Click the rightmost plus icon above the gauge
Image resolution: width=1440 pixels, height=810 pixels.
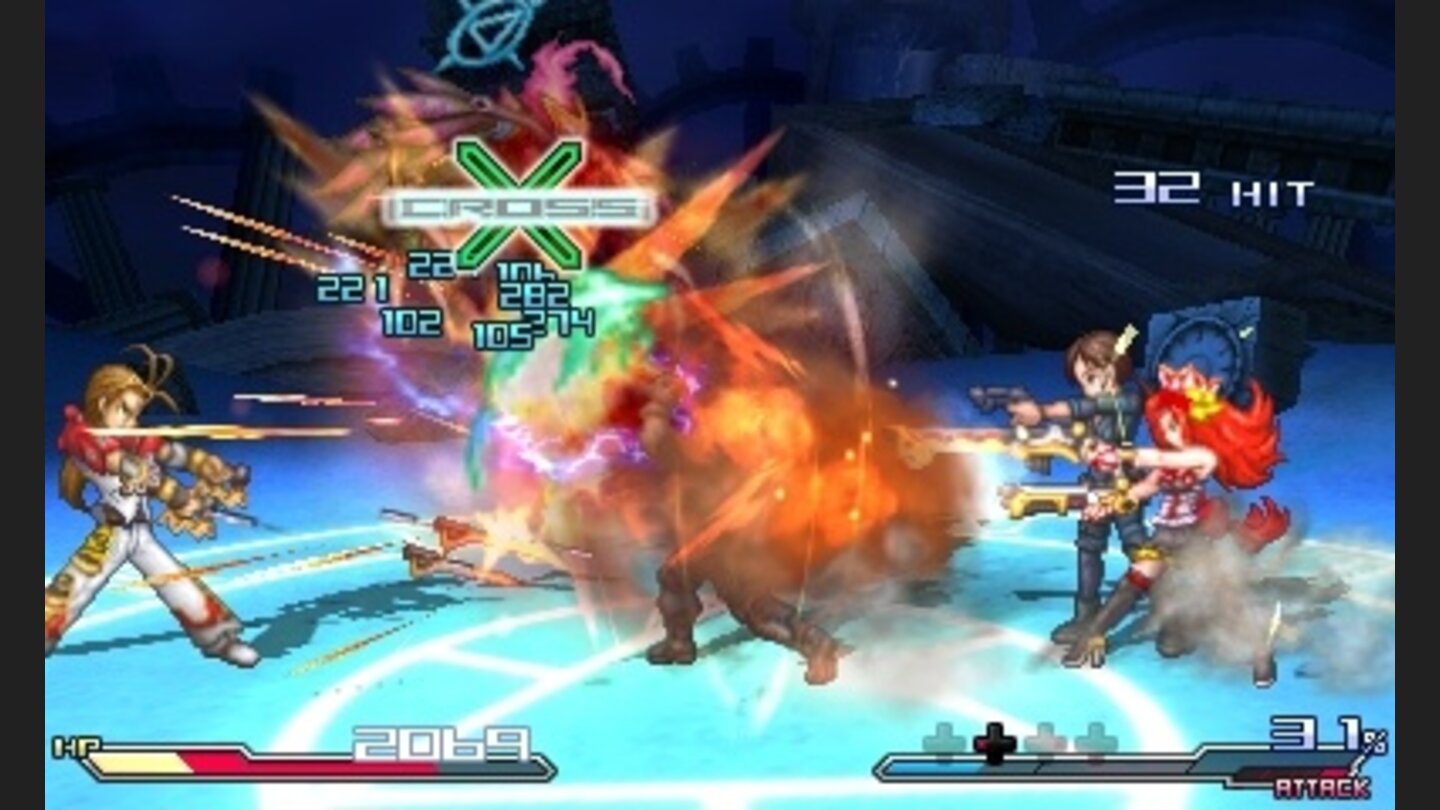pos(1097,740)
